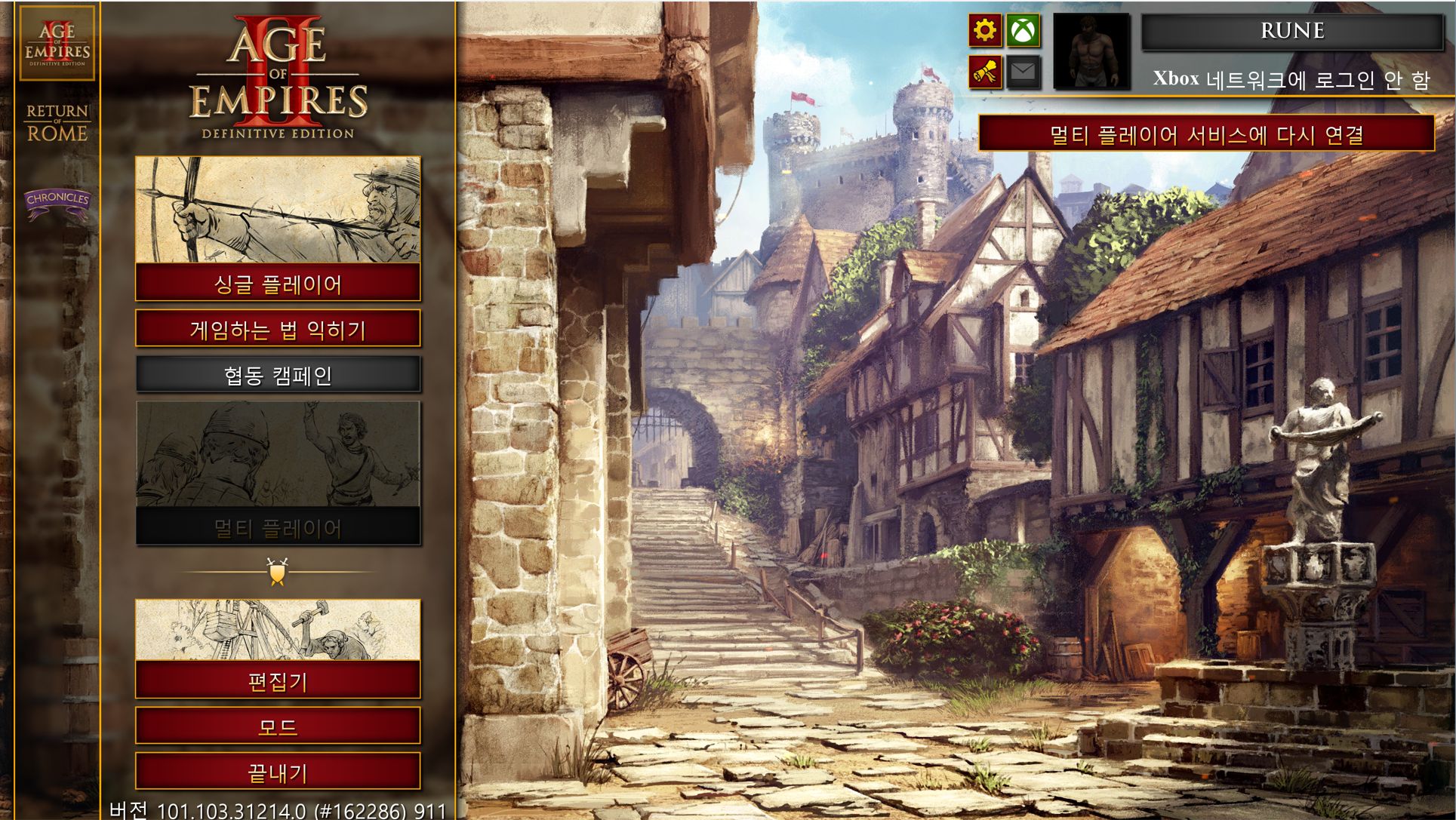This screenshot has height=820, width=1456.
Task: Click 끝내기 to quit the game
Action: click(x=278, y=772)
